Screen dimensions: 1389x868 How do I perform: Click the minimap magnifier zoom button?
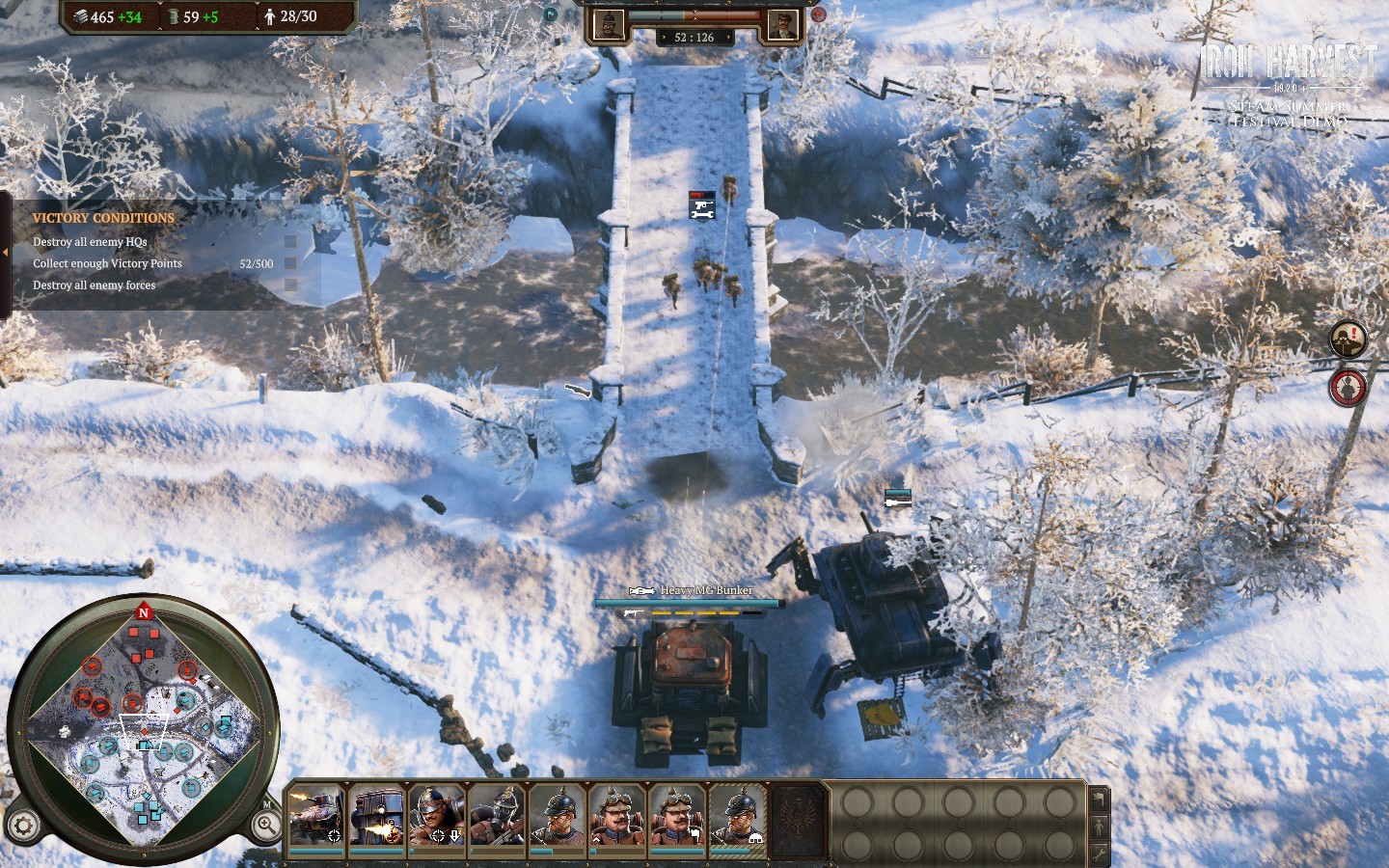coord(266,825)
